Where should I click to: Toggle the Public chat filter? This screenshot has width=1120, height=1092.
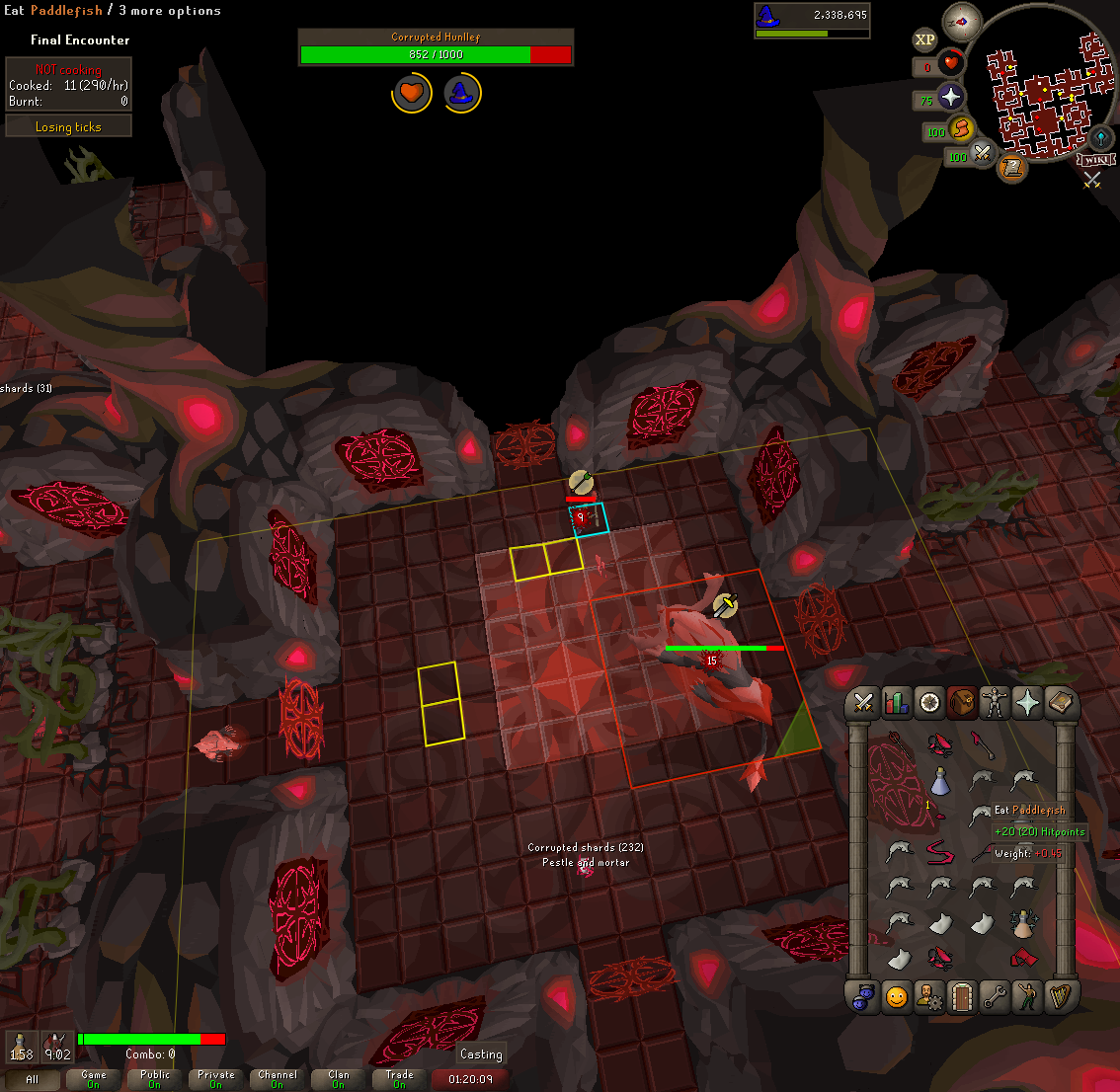[x=155, y=1079]
